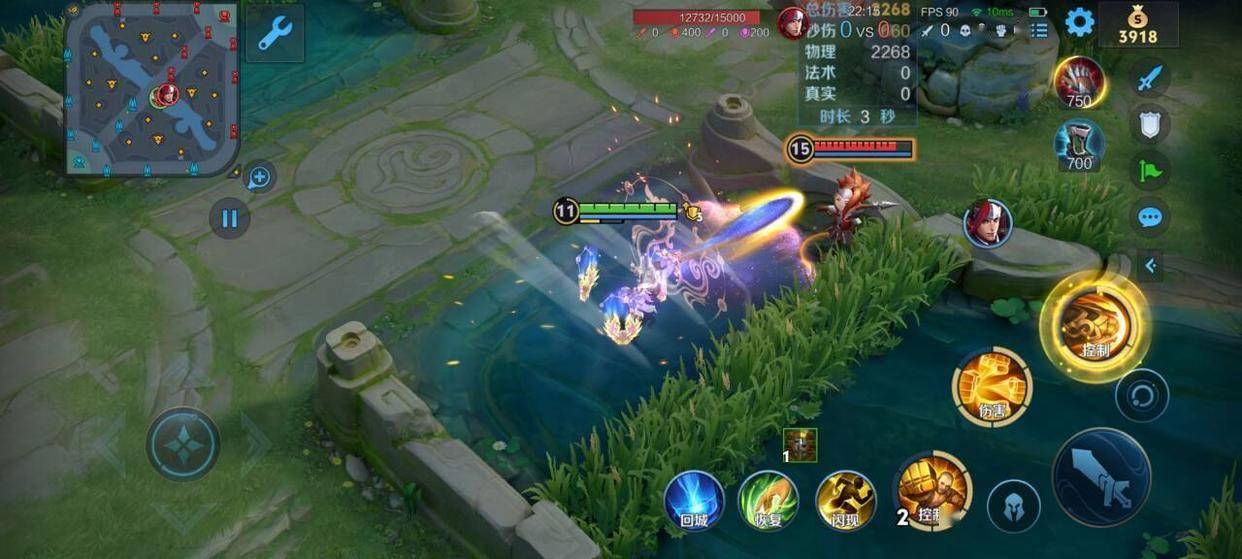Image resolution: width=1242 pixels, height=559 pixels.
Task: Send the shield defend signal
Action: 1150,124
